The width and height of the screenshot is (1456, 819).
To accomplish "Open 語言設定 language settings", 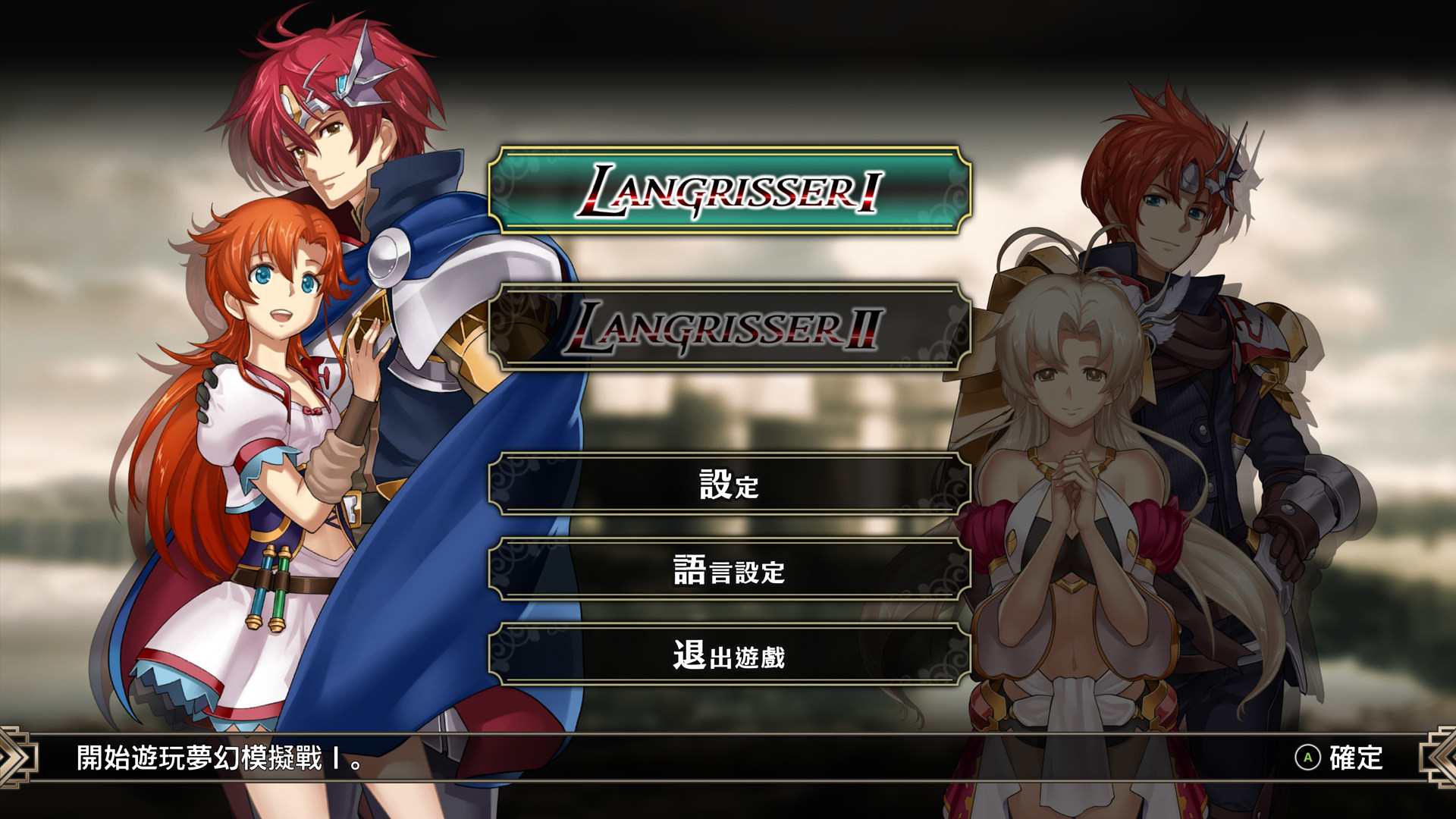I will pyautogui.click(x=729, y=570).
